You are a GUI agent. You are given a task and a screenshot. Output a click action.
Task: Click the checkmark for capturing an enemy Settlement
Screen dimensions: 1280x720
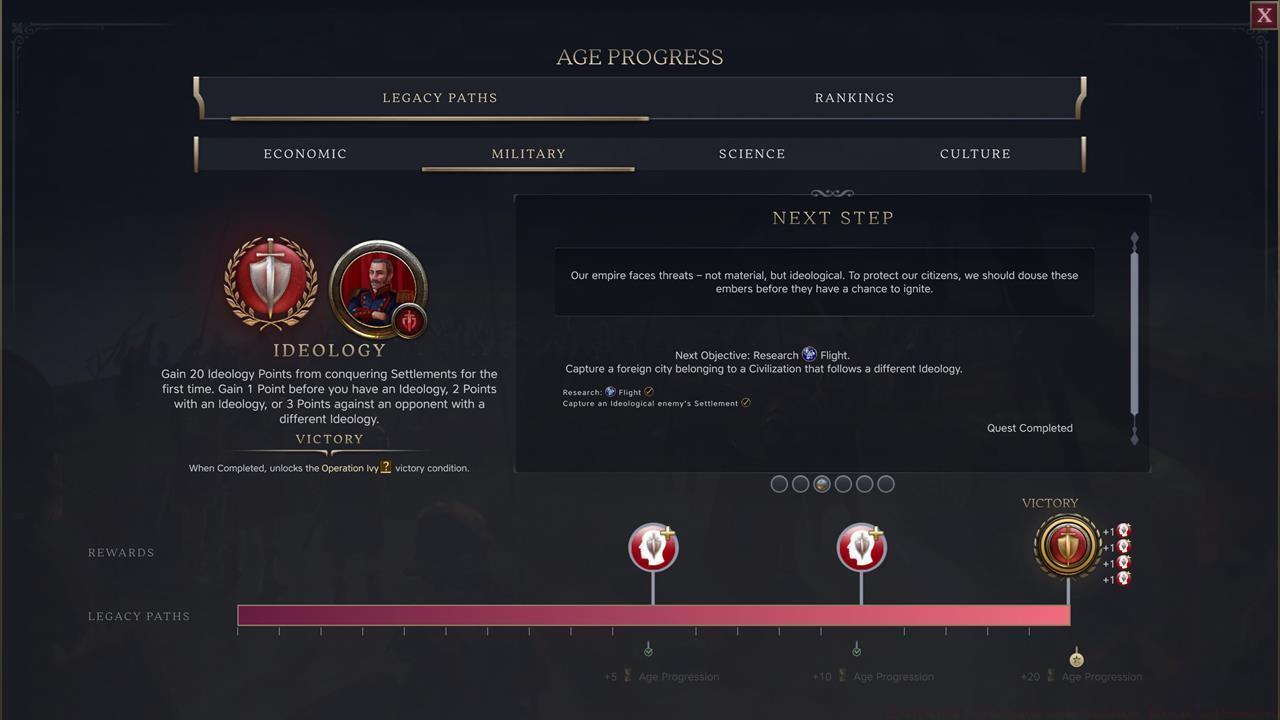click(x=746, y=403)
